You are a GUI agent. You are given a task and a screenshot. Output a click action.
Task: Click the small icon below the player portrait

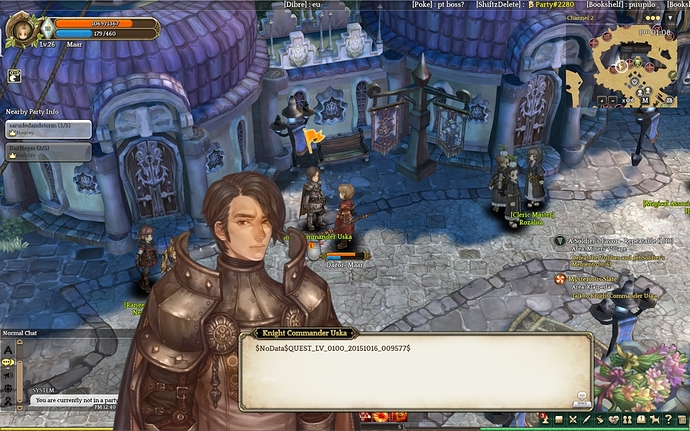[x=16, y=75]
